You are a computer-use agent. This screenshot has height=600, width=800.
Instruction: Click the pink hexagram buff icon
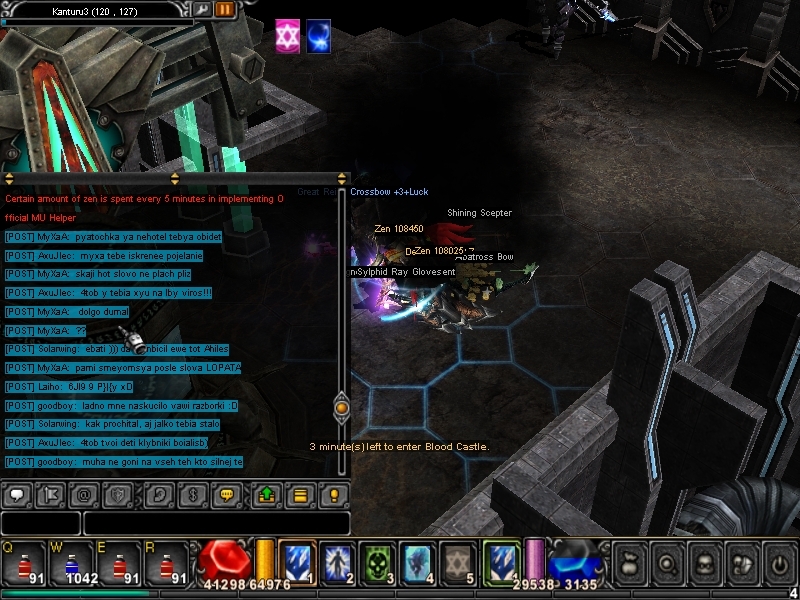click(288, 35)
